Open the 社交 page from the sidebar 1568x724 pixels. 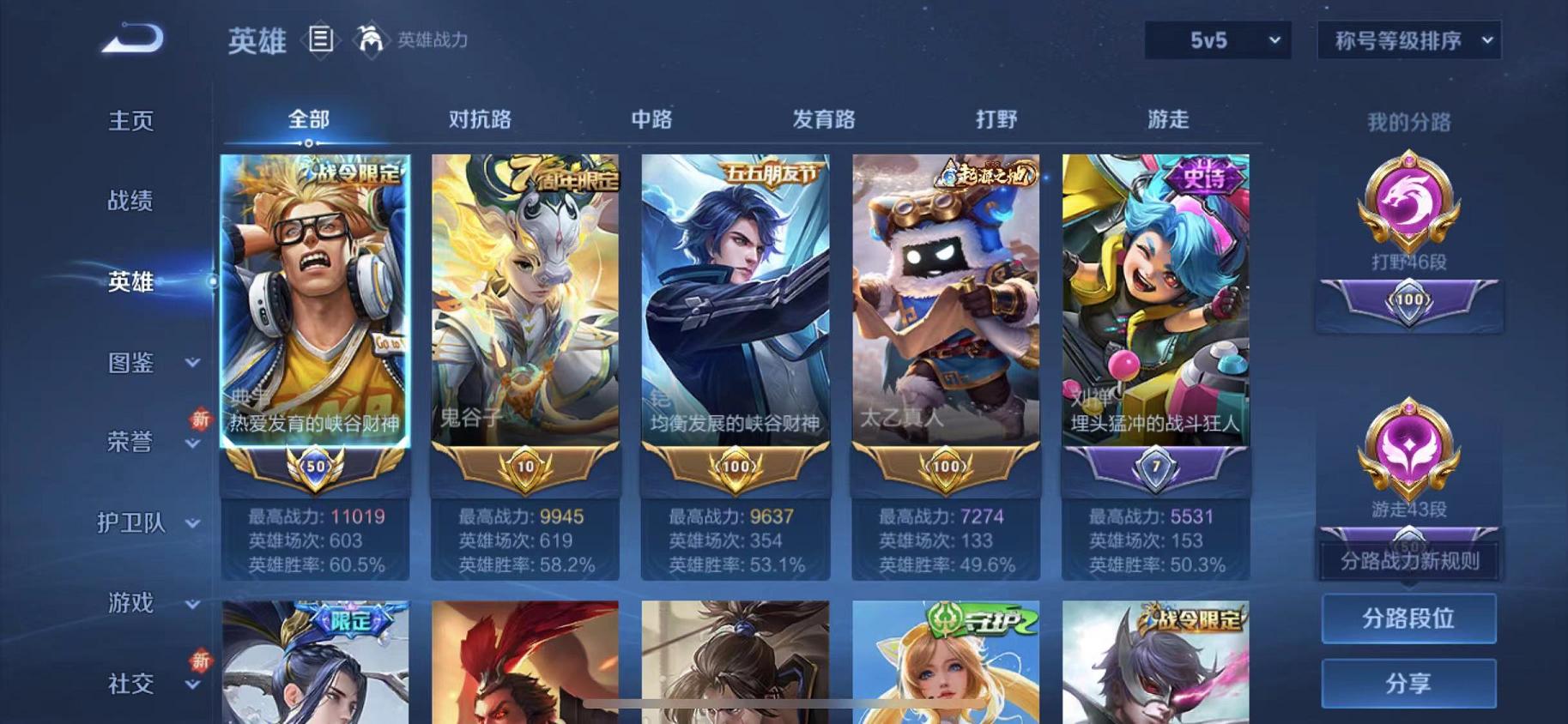click(129, 684)
